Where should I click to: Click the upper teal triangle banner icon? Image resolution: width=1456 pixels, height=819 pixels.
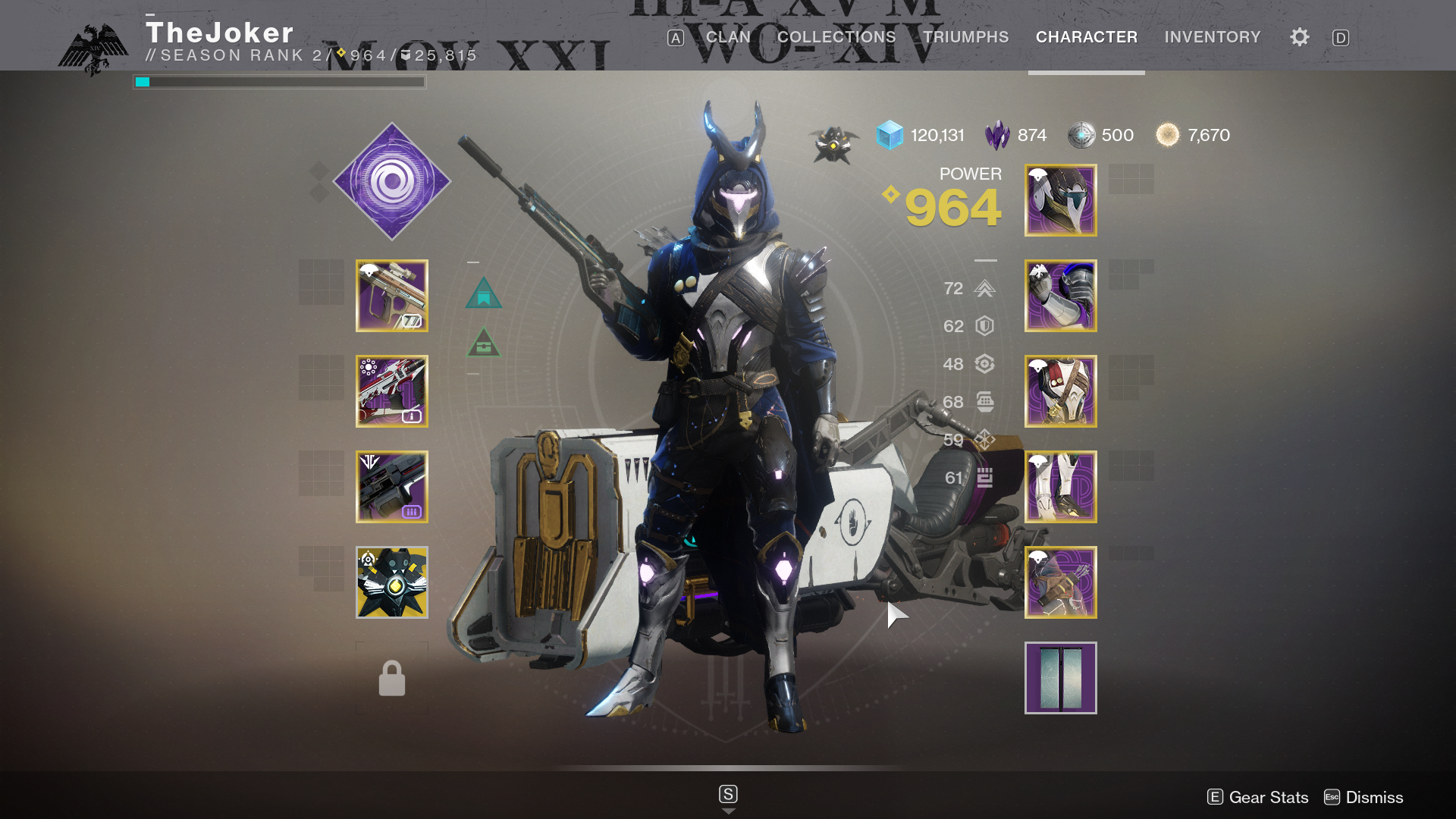pyautogui.click(x=483, y=293)
